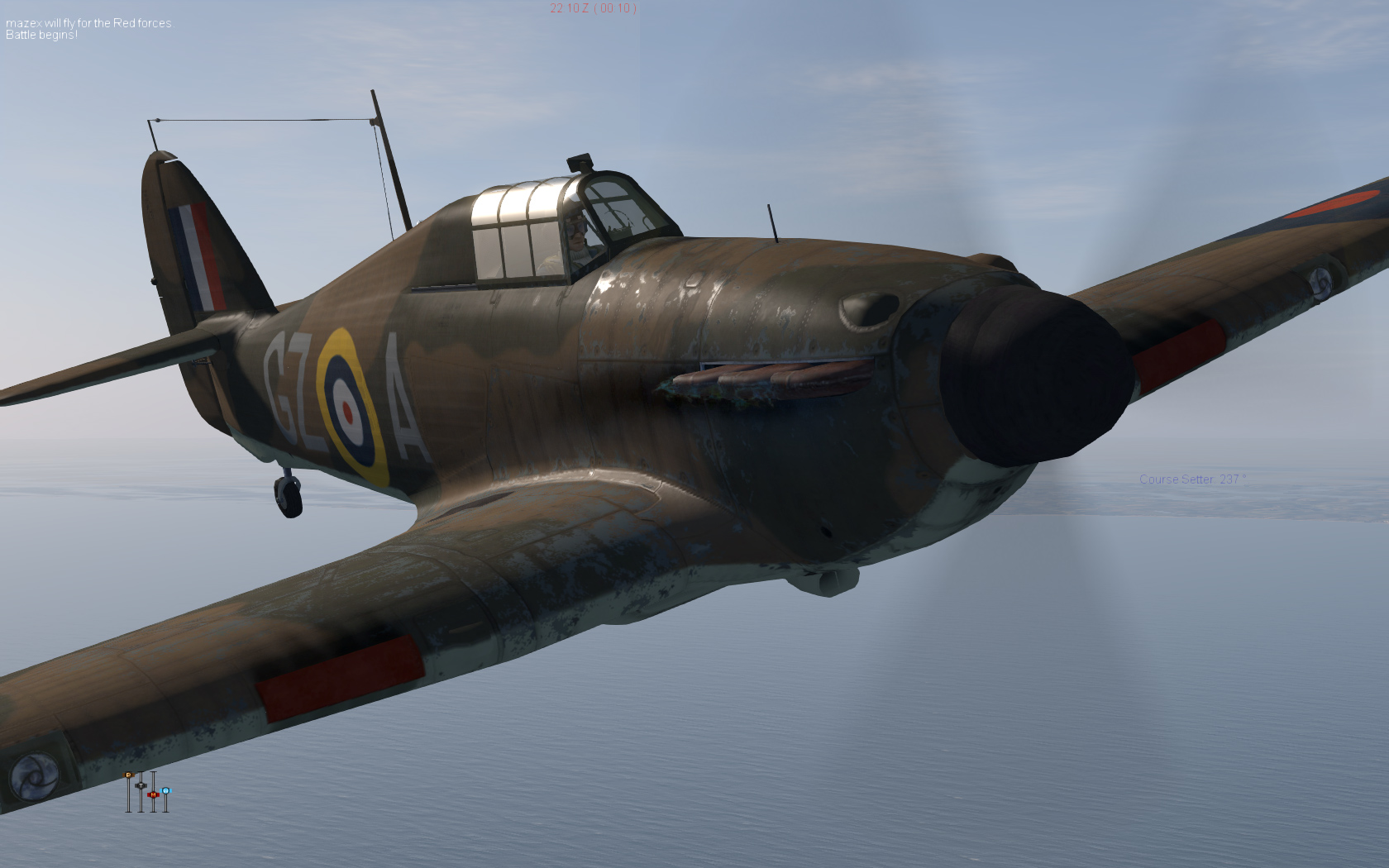The width and height of the screenshot is (1389, 868).
Task: Click the red M mixture lever knob
Action: (x=153, y=794)
